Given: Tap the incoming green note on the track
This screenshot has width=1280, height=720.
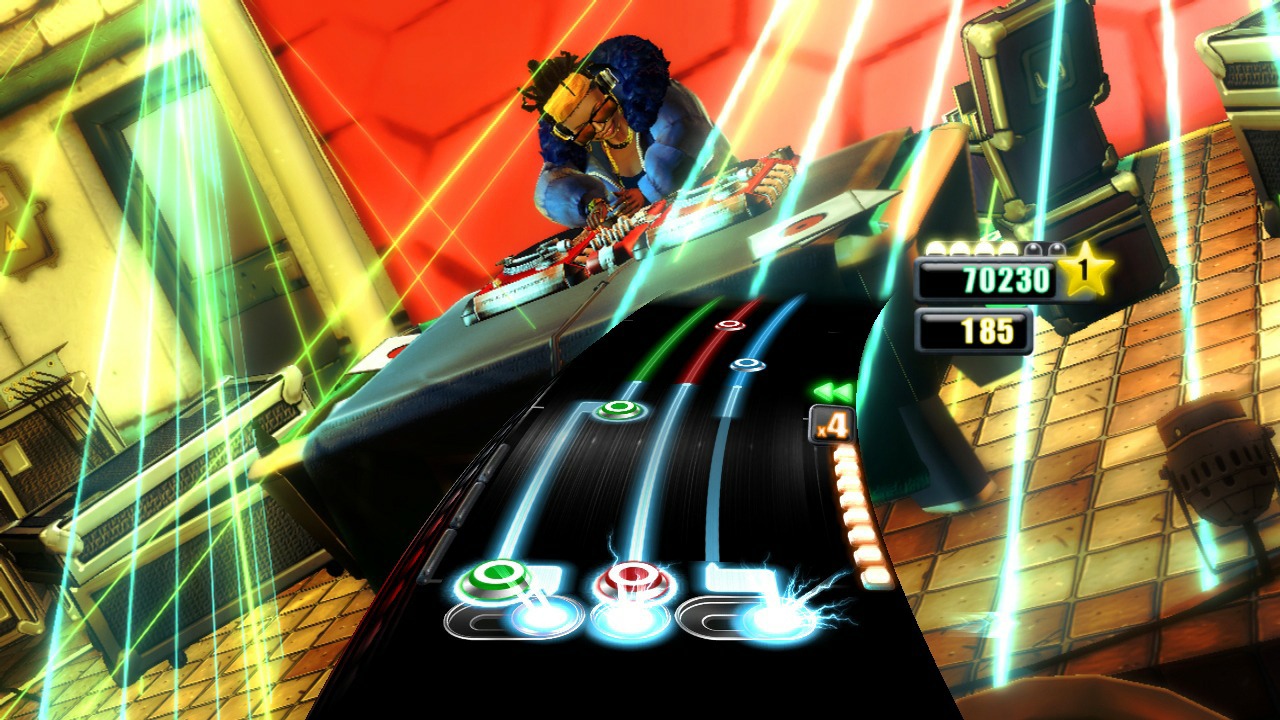Looking at the screenshot, I should [x=617, y=408].
